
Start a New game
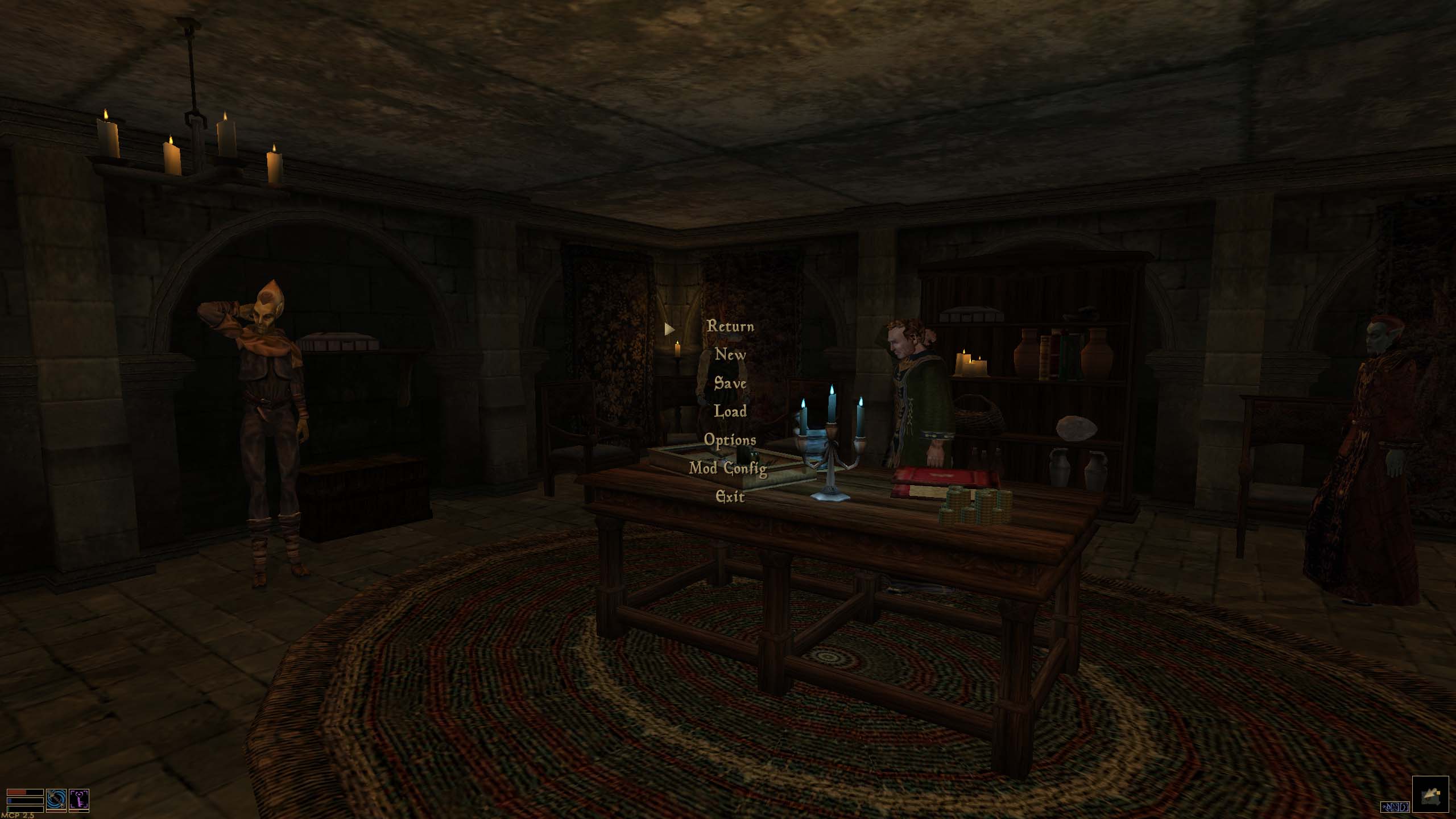(x=730, y=355)
